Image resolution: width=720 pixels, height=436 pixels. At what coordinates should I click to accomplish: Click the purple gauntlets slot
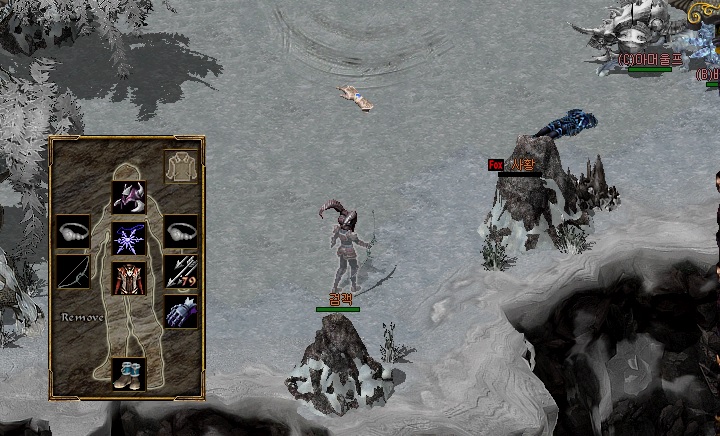pyautogui.click(x=181, y=312)
